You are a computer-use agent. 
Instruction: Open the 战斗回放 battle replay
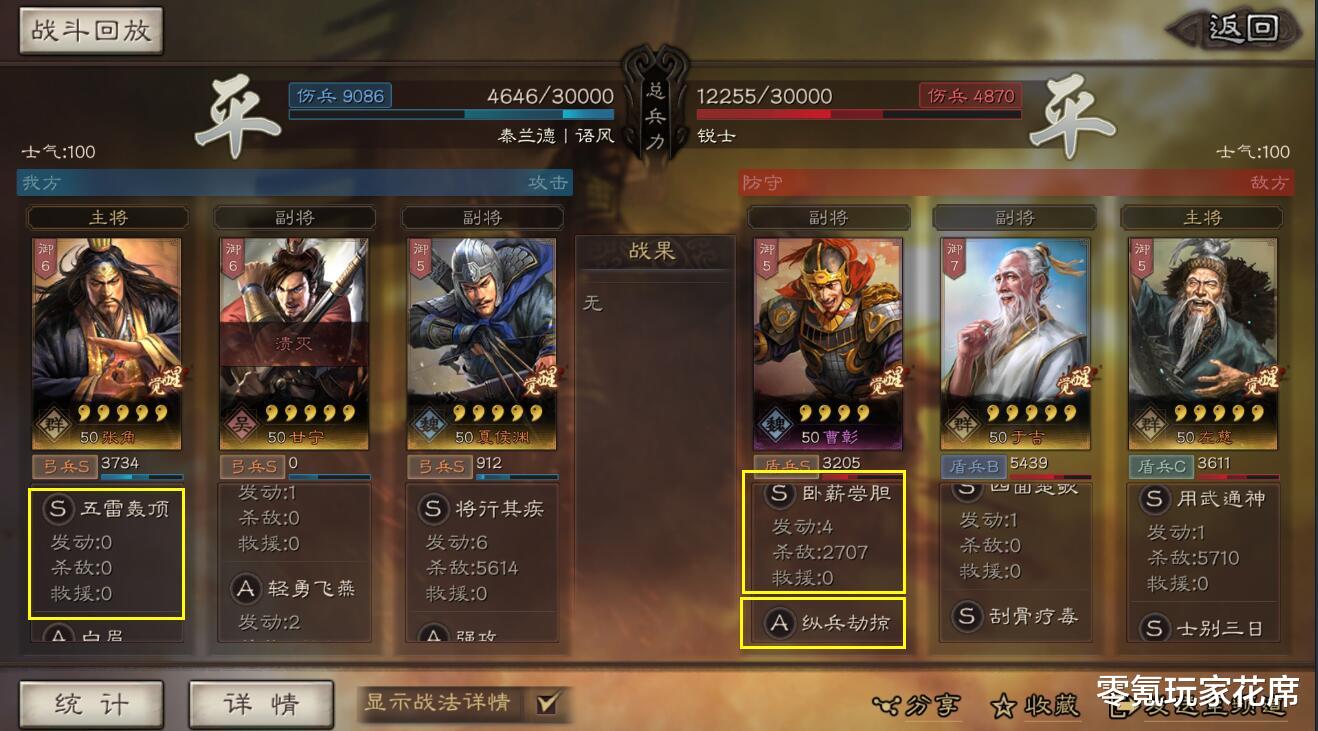(x=91, y=30)
